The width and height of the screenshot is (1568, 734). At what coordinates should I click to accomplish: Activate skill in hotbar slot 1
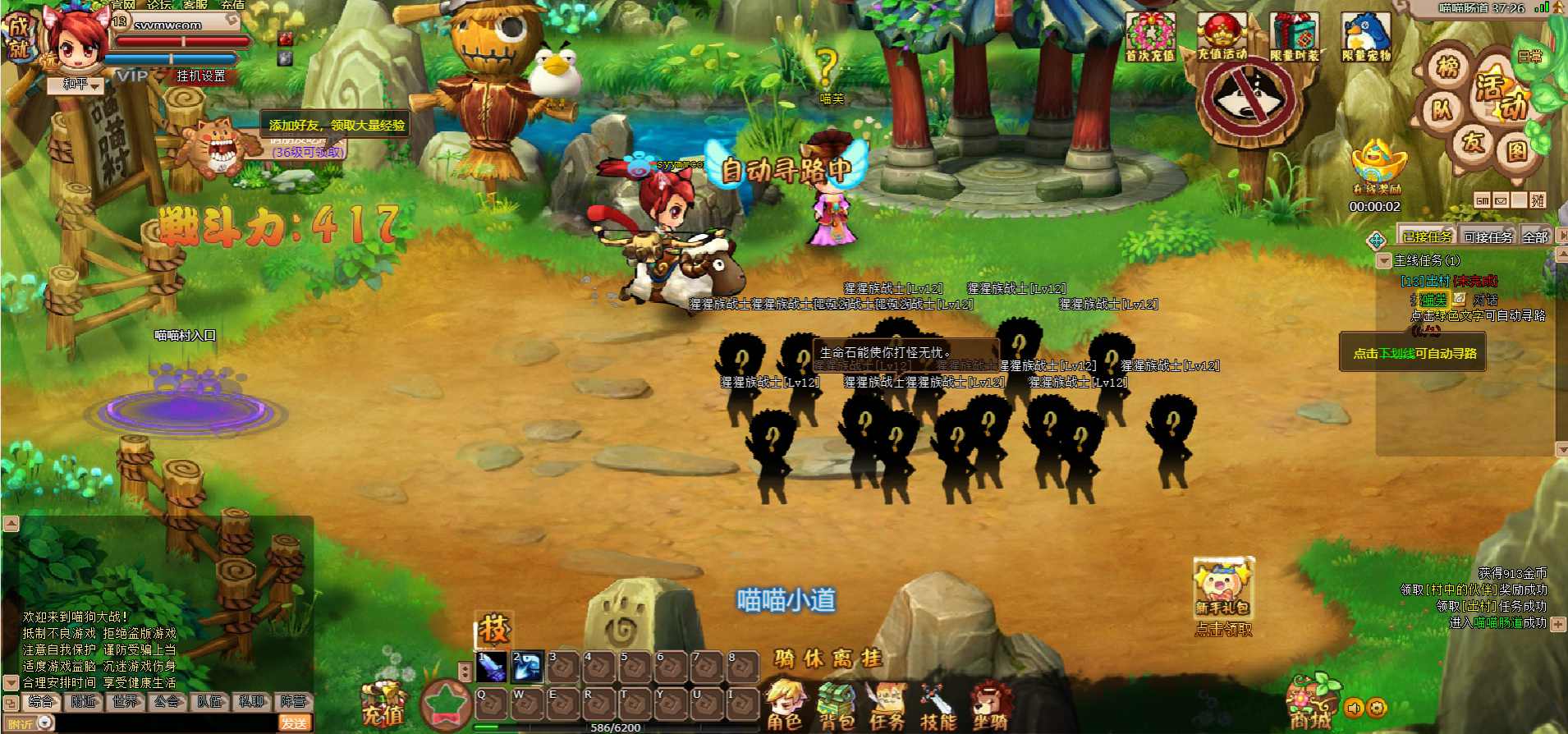(491, 666)
